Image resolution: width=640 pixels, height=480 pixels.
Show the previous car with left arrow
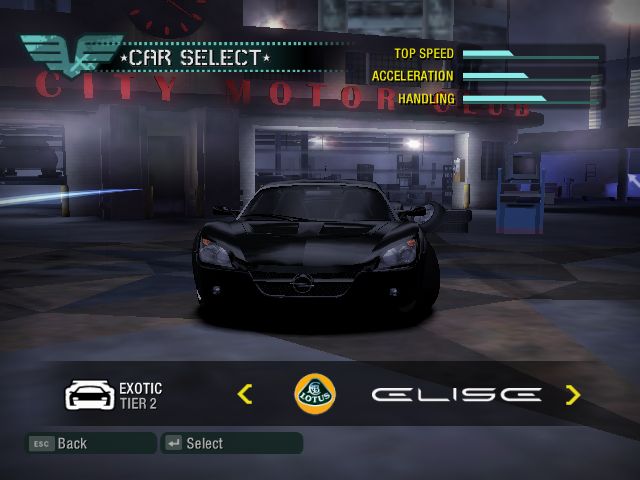pos(245,394)
